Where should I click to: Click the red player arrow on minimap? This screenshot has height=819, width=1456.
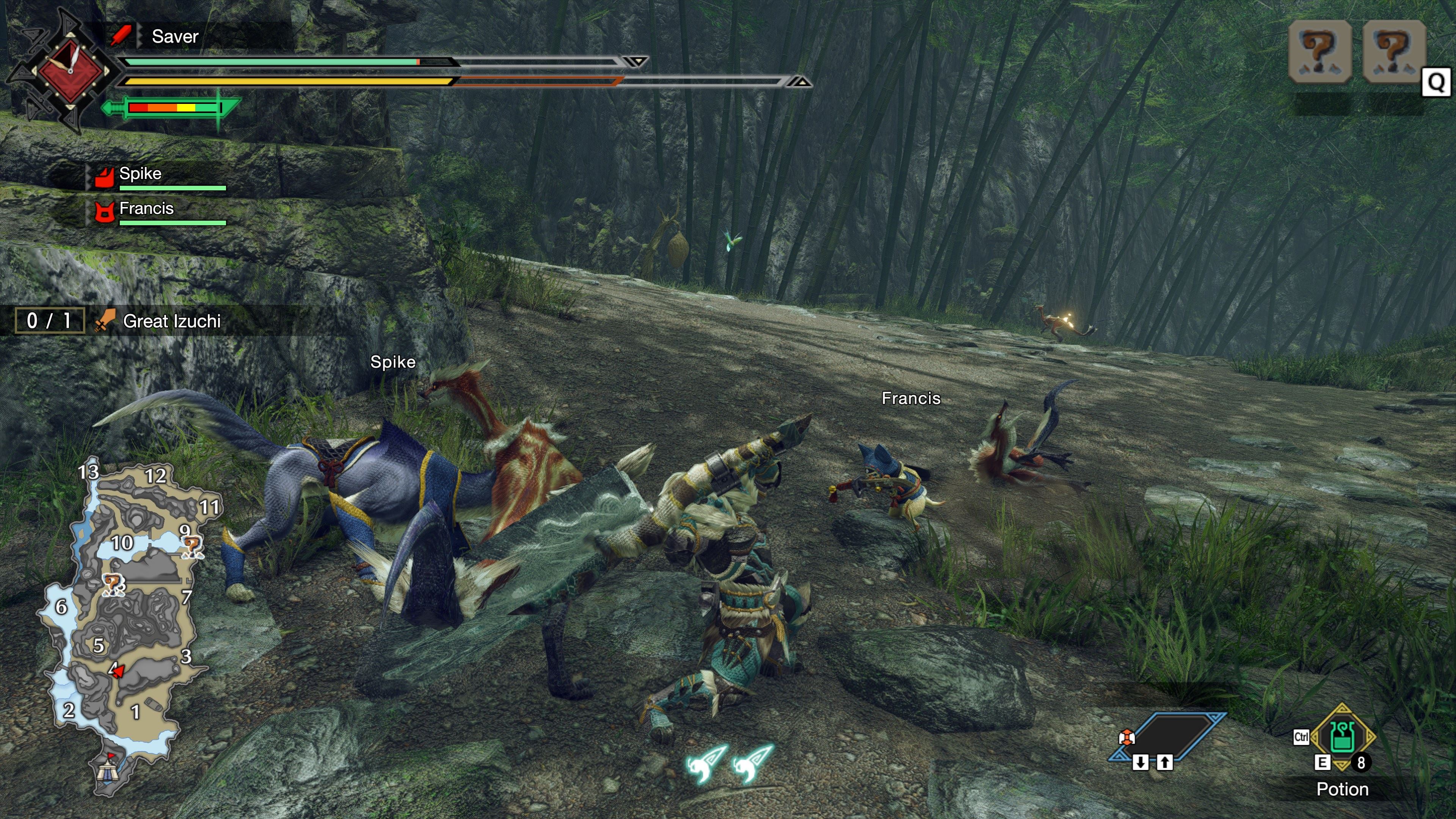pos(118,672)
